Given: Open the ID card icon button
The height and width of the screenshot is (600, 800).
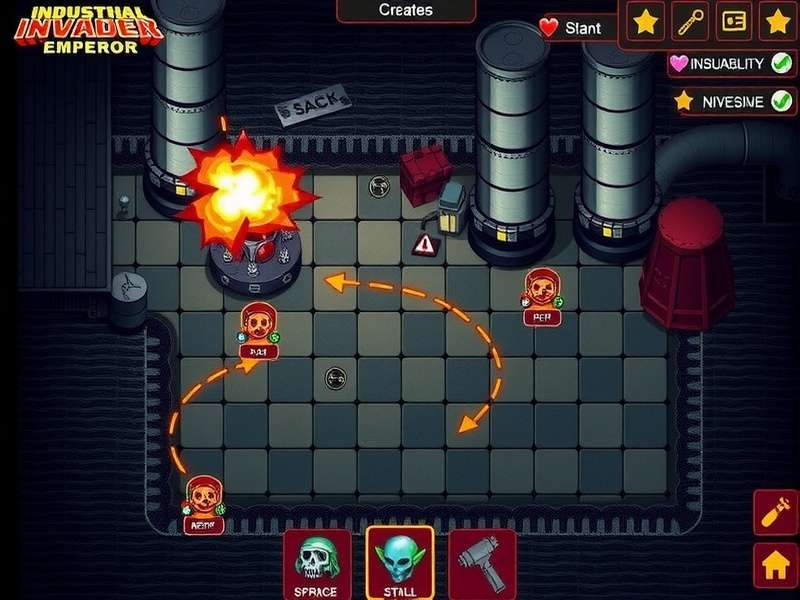Looking at the screenshot, I should [734, 21].
